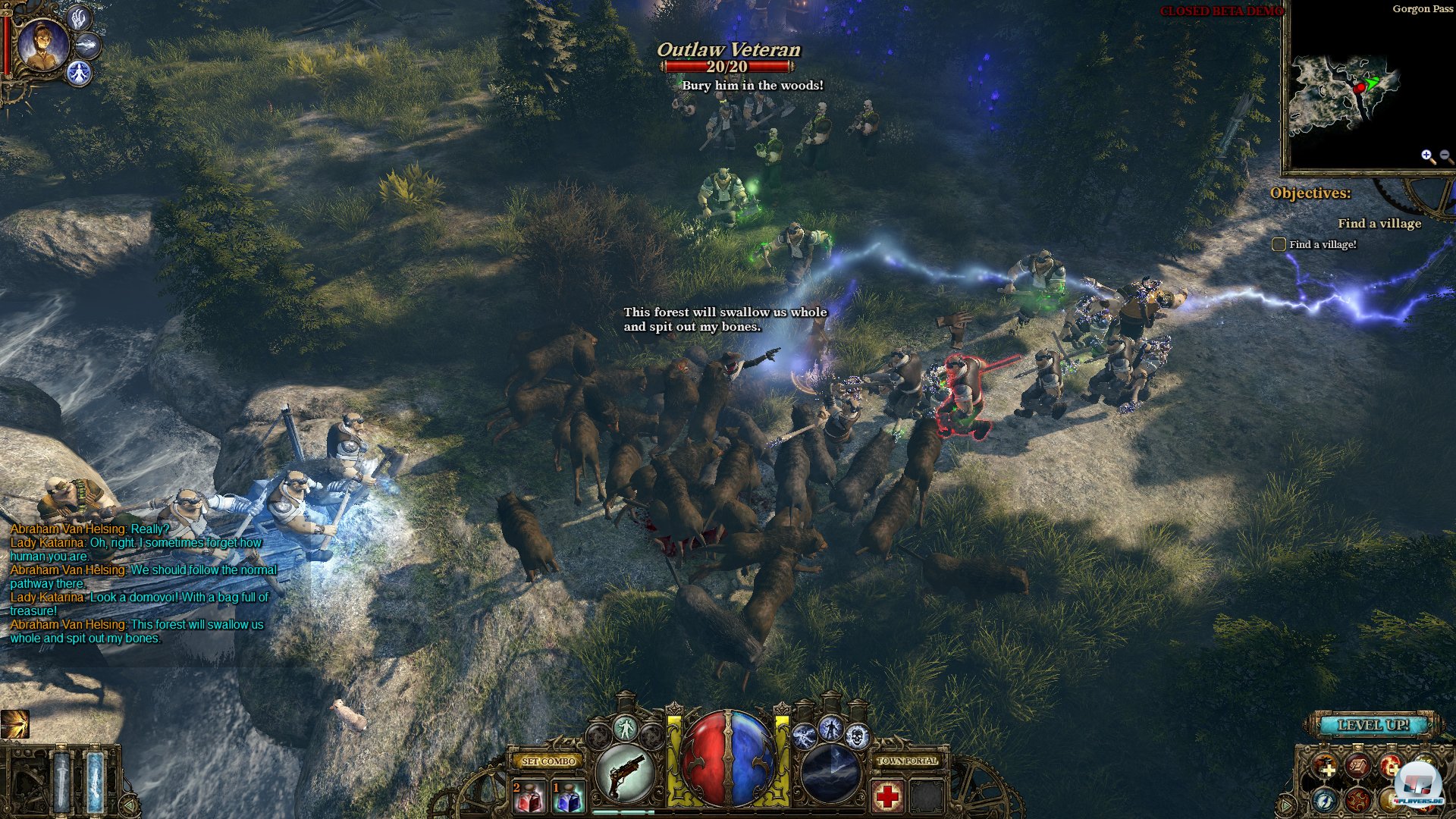Click the lightning bolt compass icon
Screen dimensions: 1456x819
click(1325, 799)
